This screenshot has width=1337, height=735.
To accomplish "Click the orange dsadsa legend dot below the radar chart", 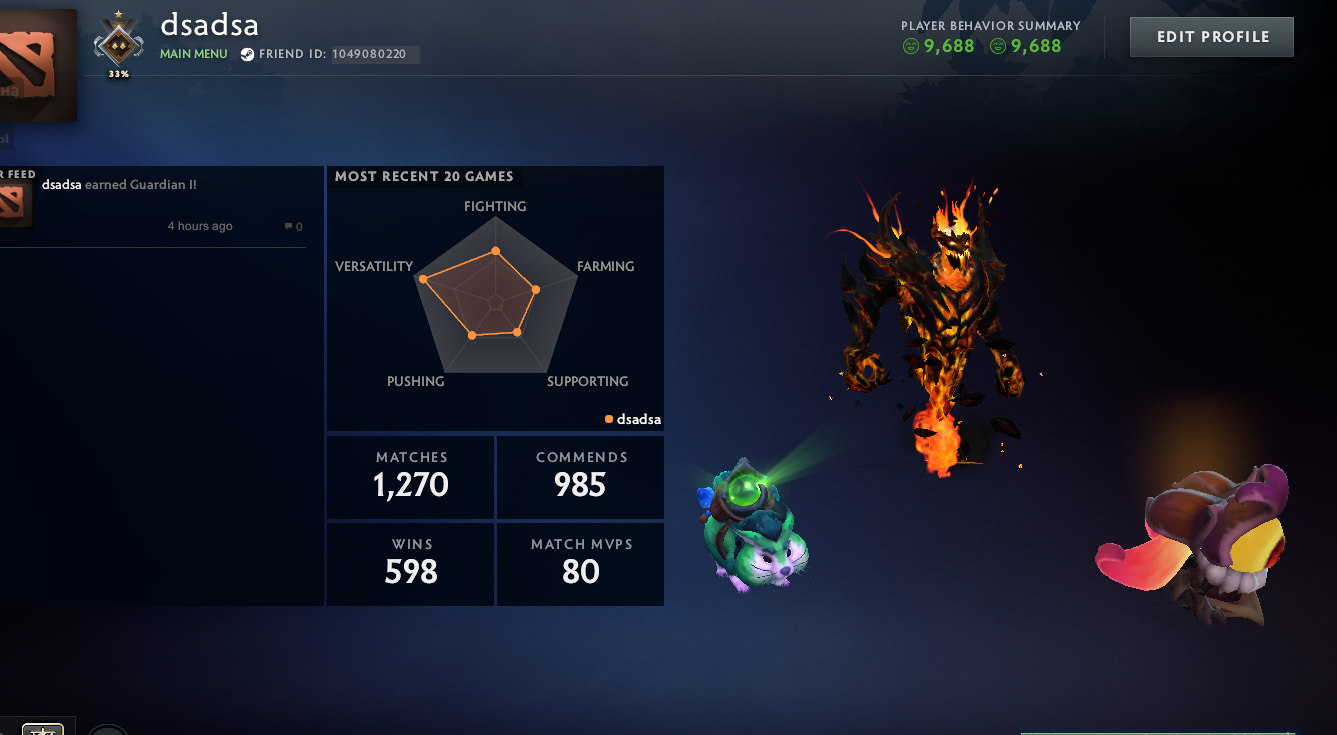I will [608, 419].
